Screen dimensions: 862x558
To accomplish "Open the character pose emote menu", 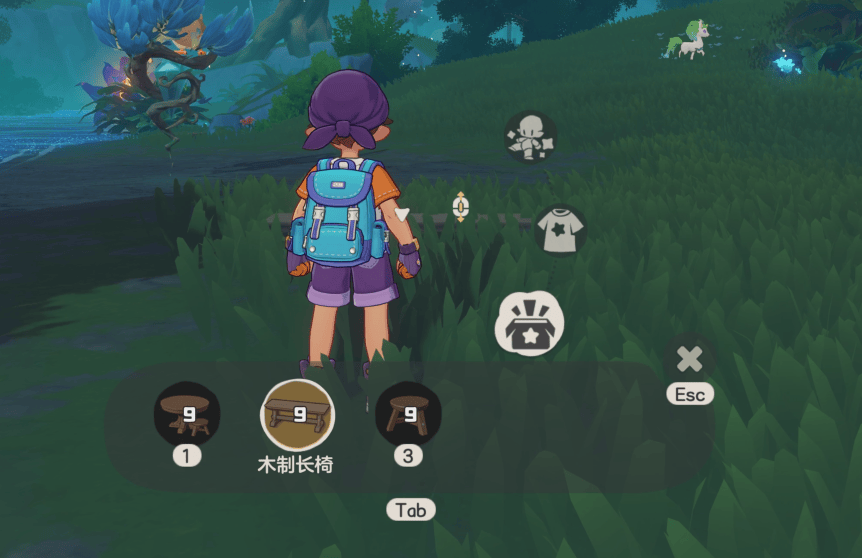I will 530,136.
